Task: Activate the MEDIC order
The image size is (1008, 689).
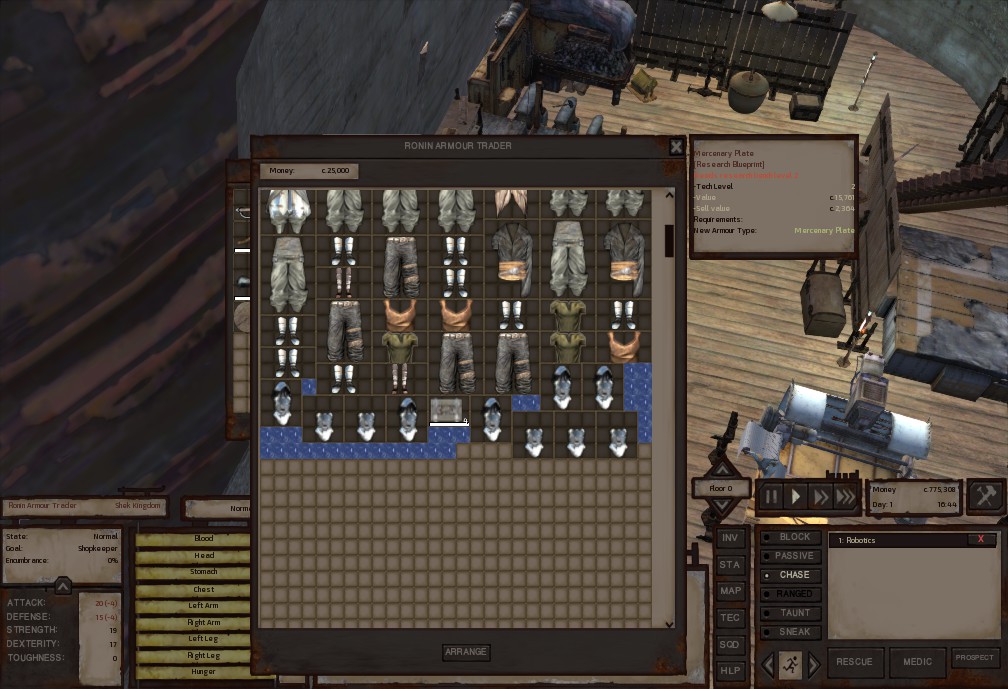Action: (x=917, y=661)
